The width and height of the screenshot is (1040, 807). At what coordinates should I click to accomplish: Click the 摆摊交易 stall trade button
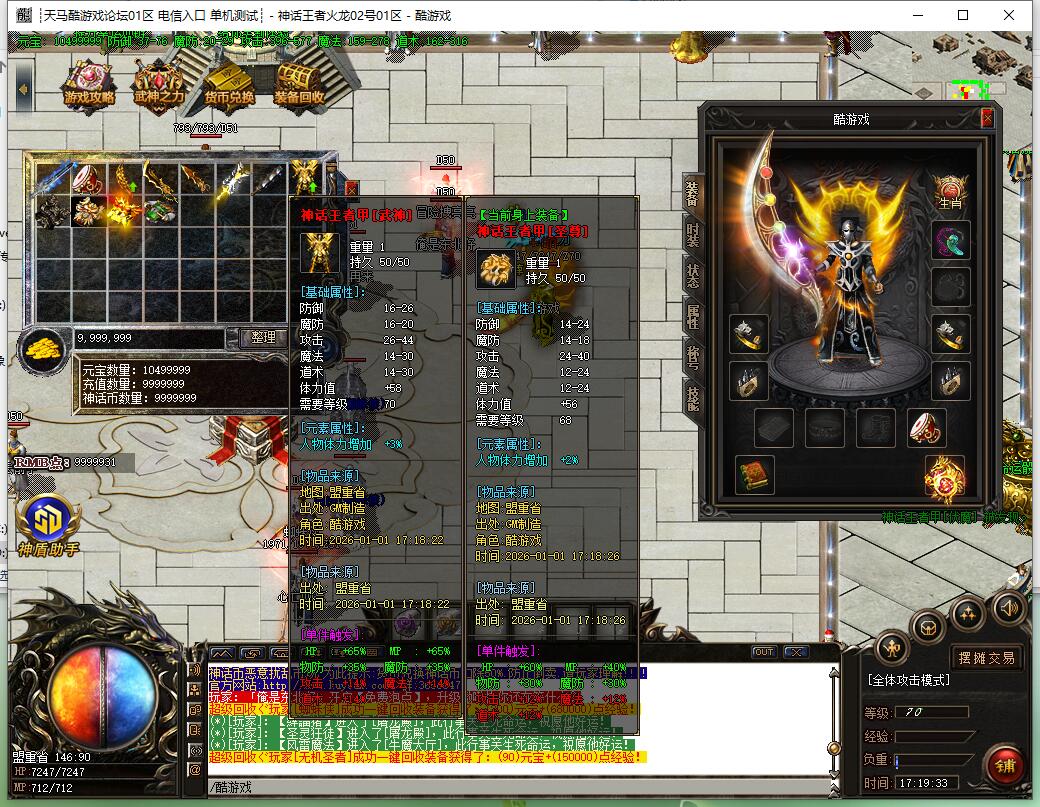[985, 657]
